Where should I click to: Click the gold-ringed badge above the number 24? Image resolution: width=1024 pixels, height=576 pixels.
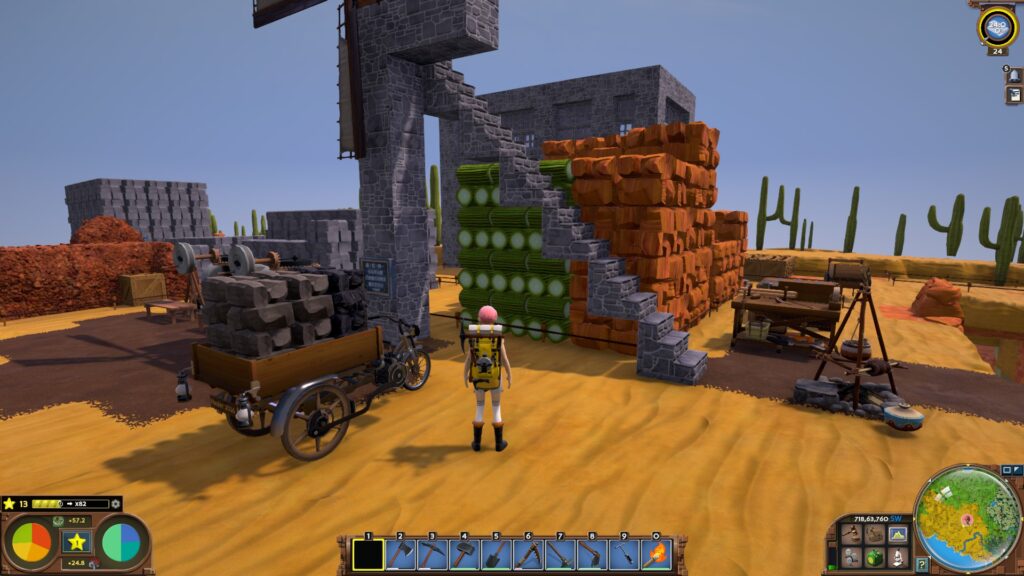pyautogui.click(x=997, y=26)
